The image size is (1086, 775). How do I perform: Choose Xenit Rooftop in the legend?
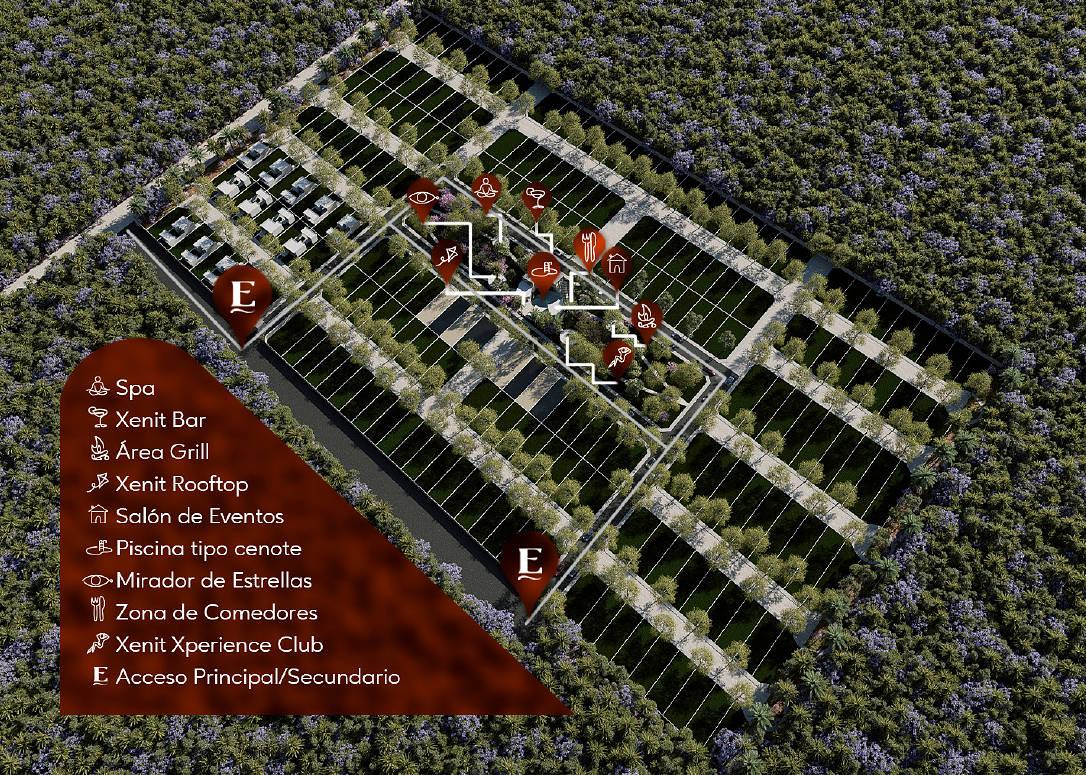[x=182, y=484]
